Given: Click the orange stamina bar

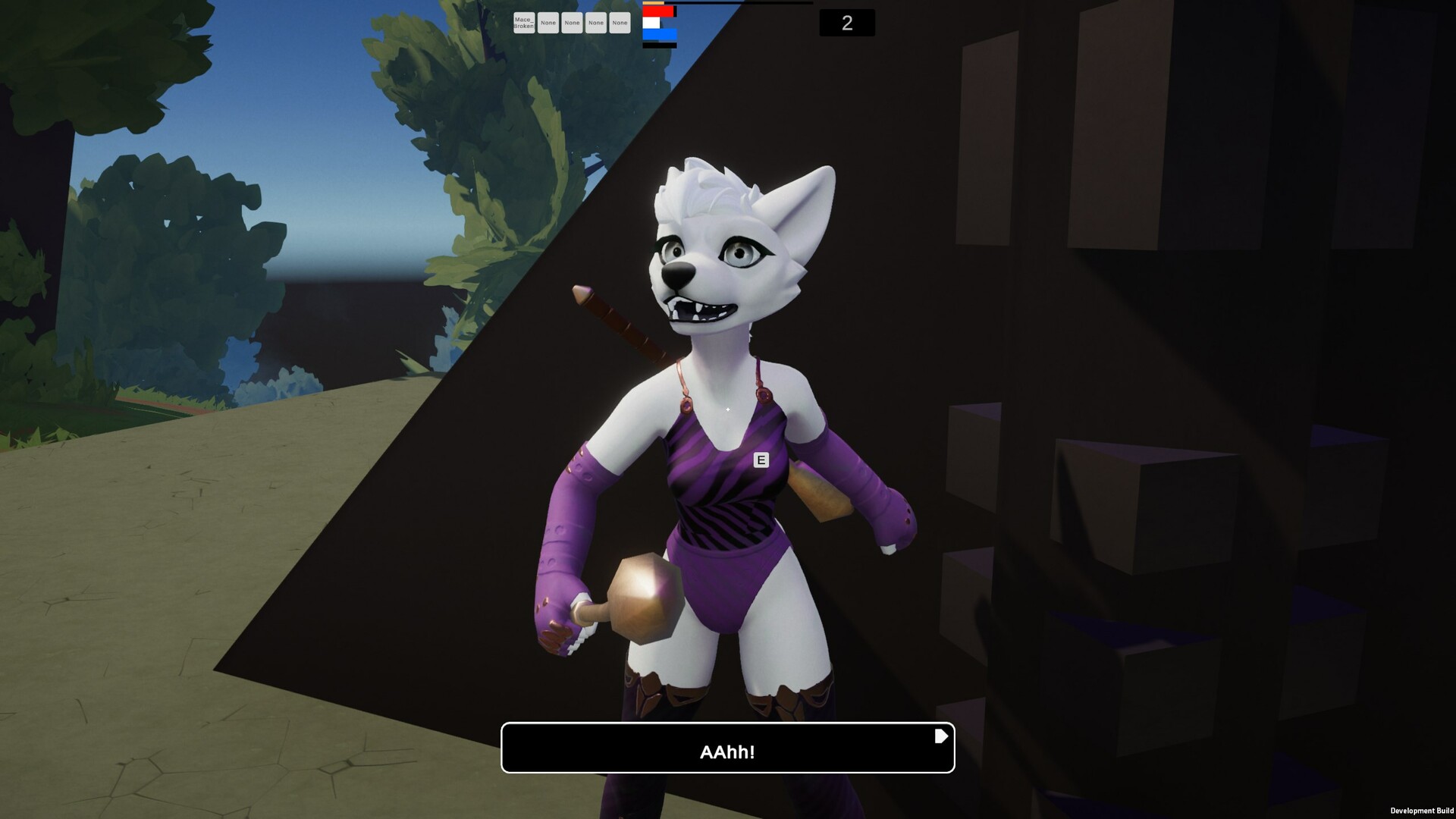Looking at the screenshot, I should click(x=652, y=2).
